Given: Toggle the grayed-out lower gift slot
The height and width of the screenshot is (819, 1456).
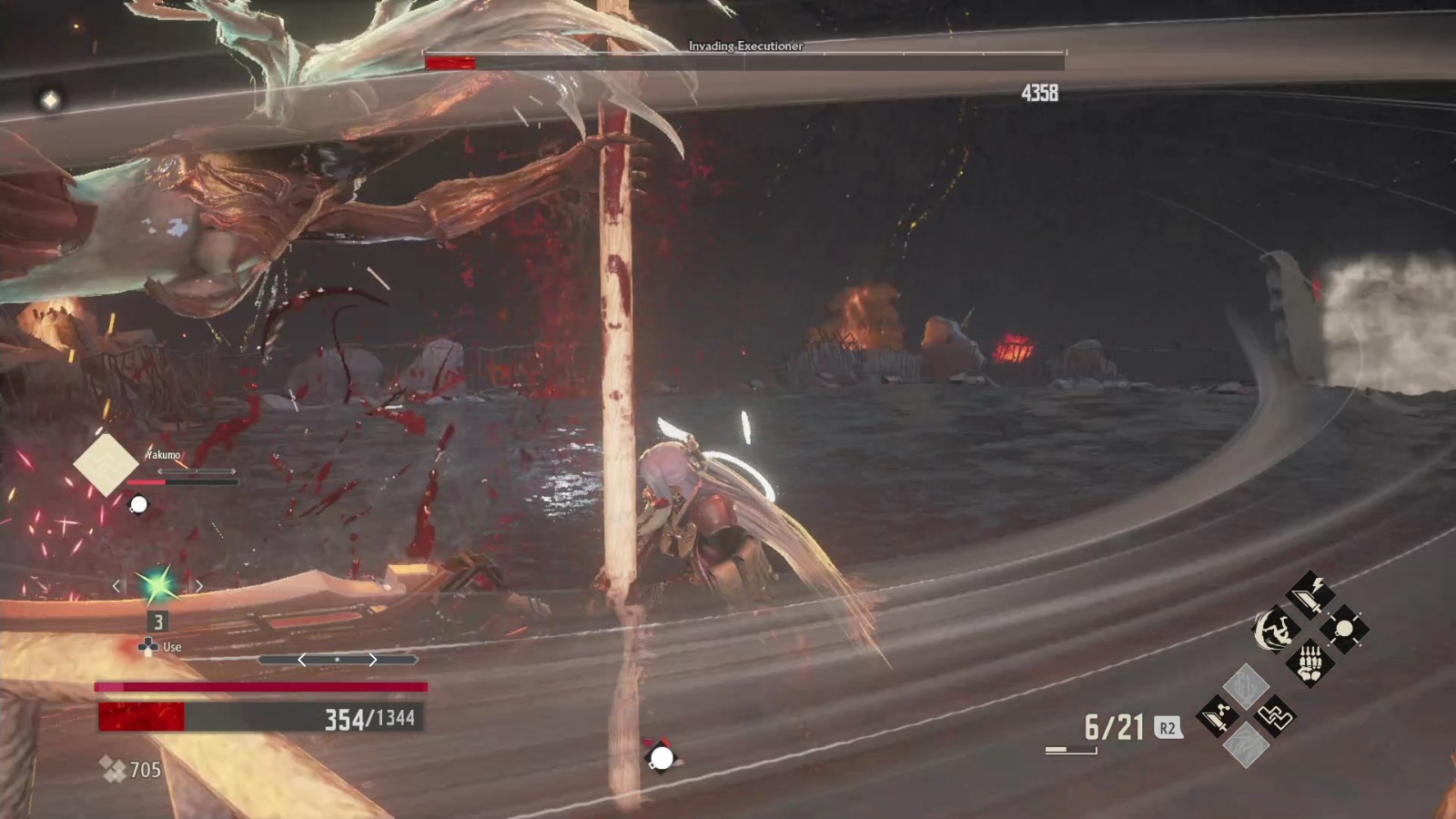Looking at the screenshot, I should (x=1247, y=743).
